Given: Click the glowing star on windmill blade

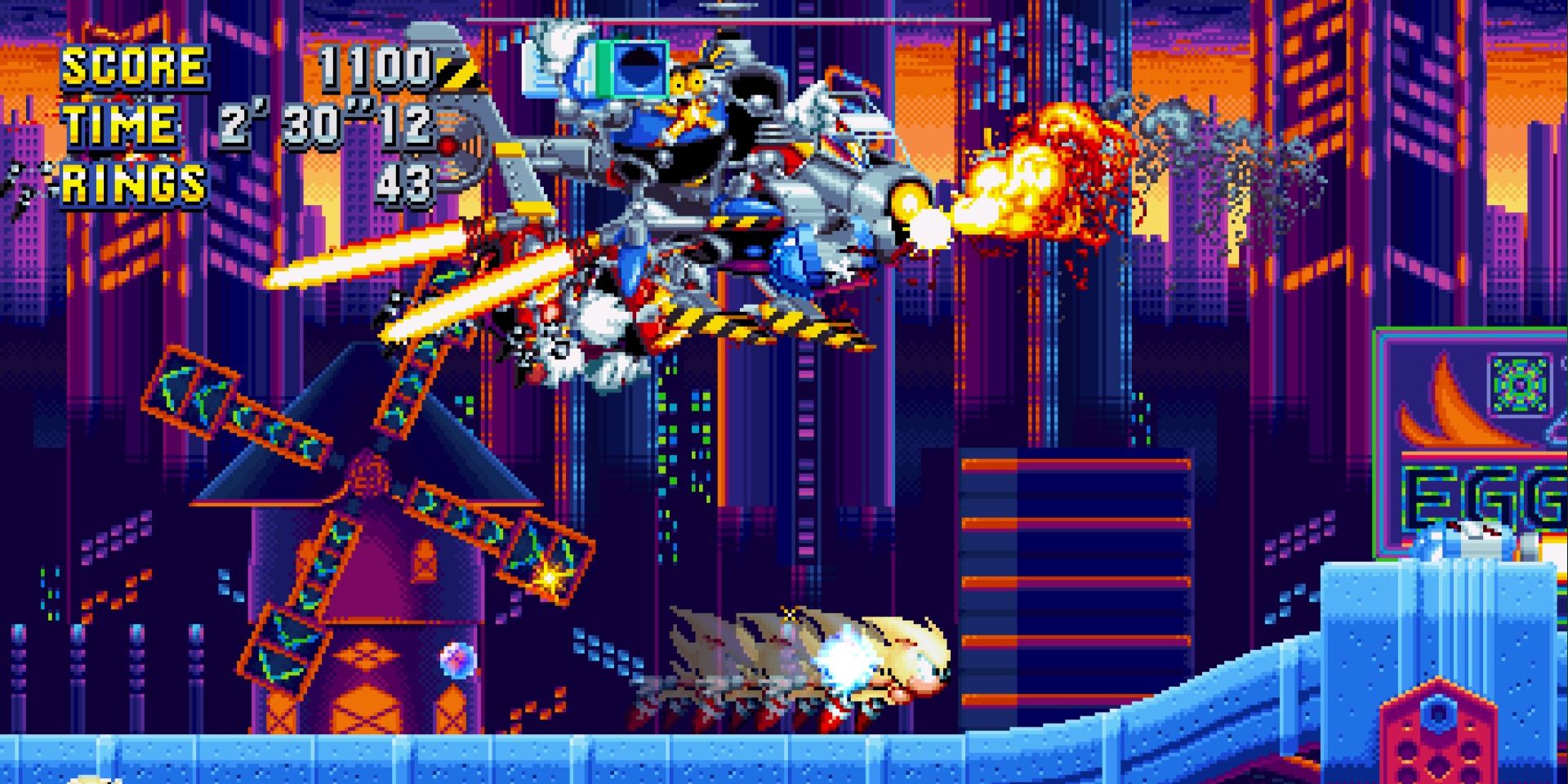Looking at the screenshot, I should tap(549, 577).
